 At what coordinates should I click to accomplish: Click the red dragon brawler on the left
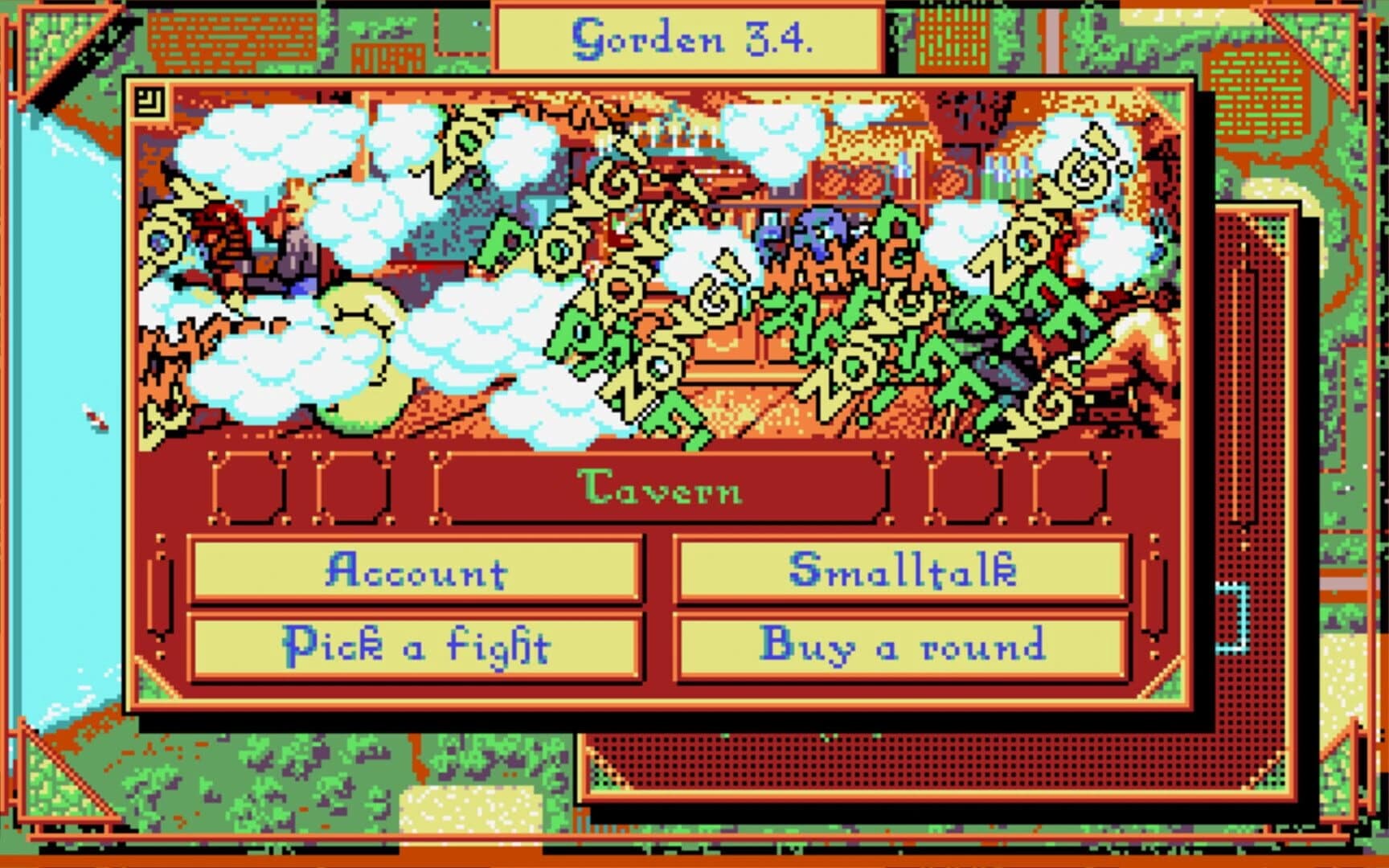tap(226, 233)
